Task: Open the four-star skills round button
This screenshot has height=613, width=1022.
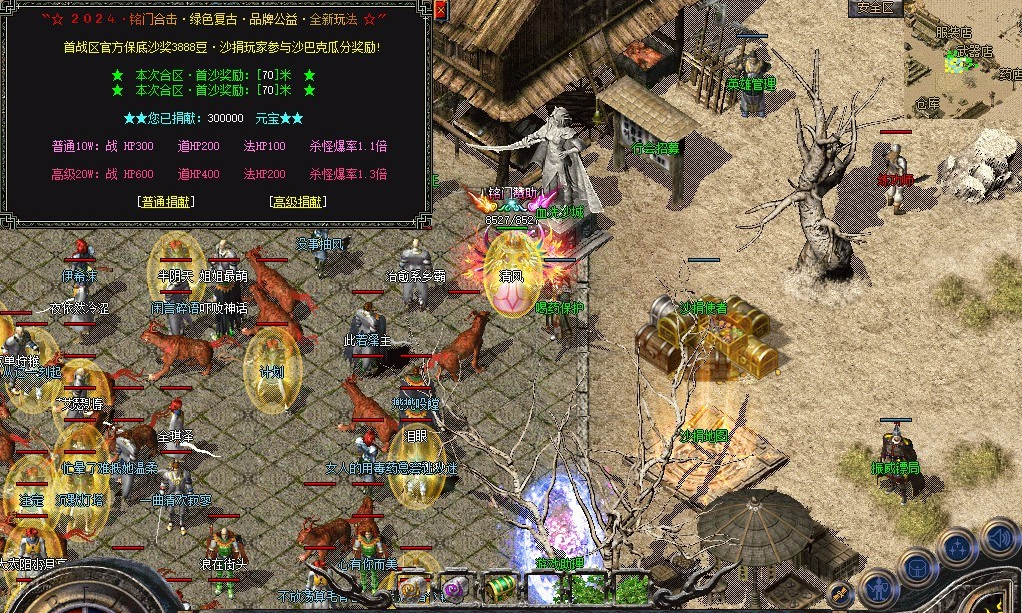Action: 958,549
